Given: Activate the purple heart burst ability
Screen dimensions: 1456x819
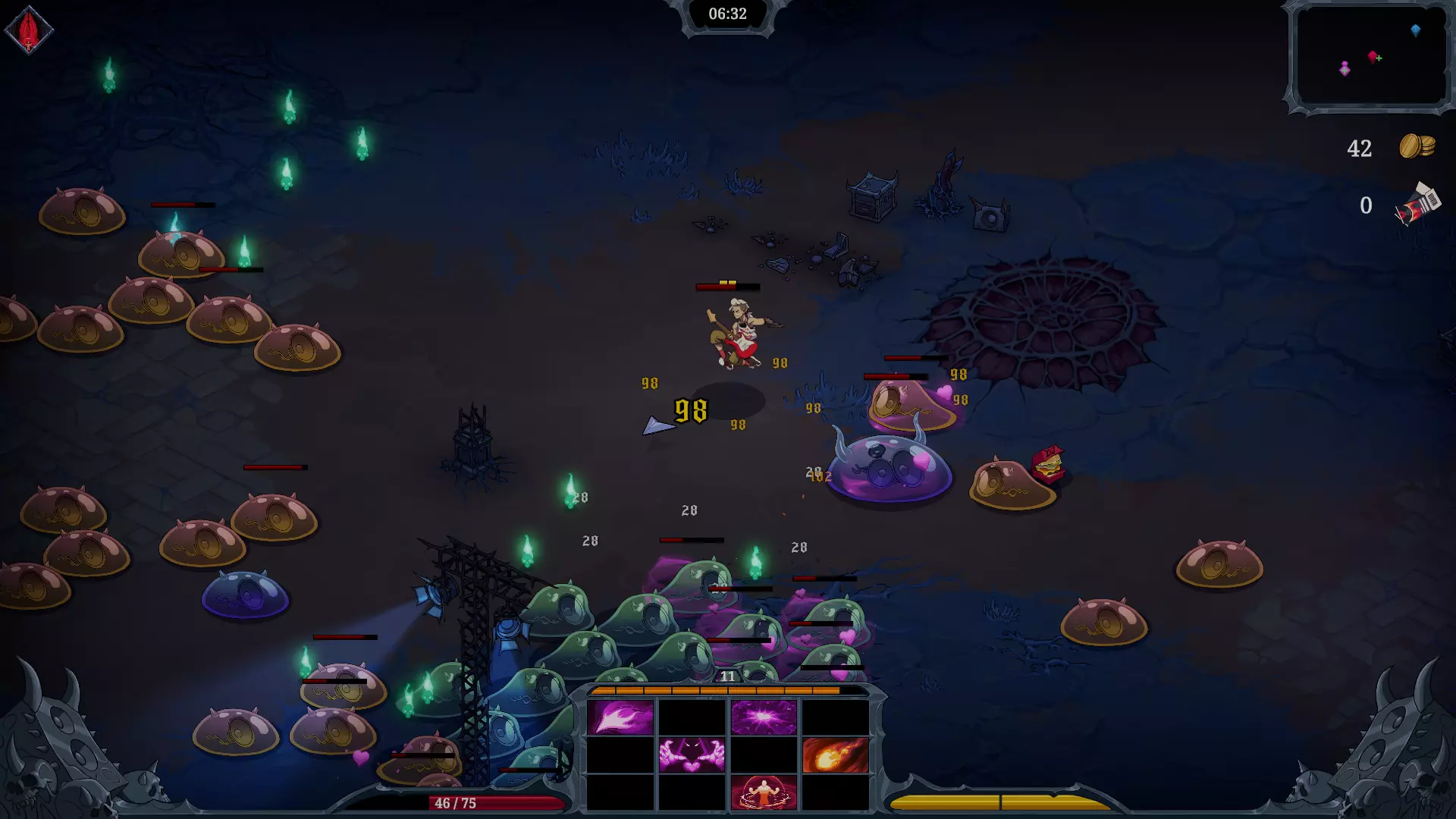Looking at the screenshot, I should 764,717.
